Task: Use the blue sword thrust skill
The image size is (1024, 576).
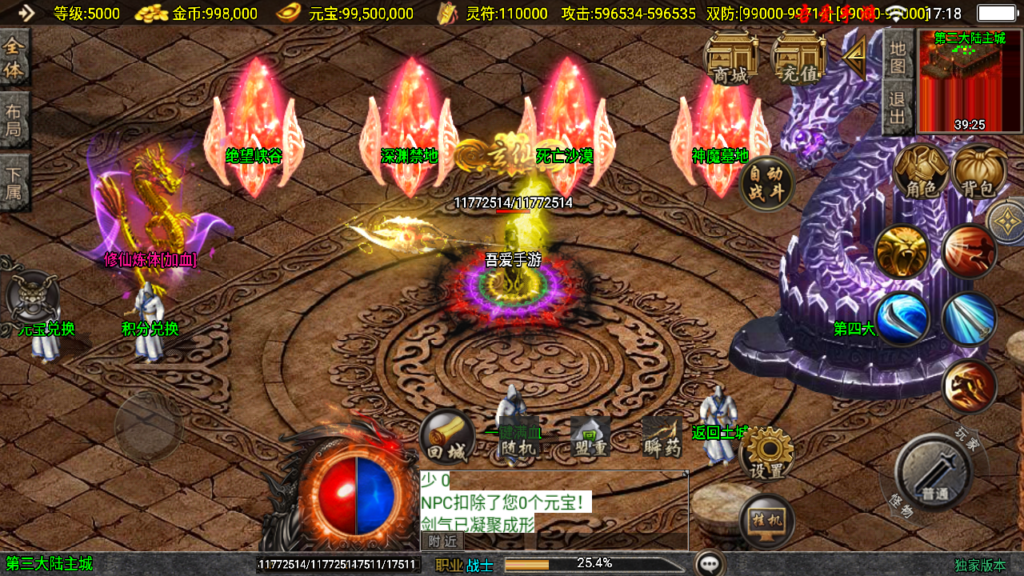Action: pos(968,317)
